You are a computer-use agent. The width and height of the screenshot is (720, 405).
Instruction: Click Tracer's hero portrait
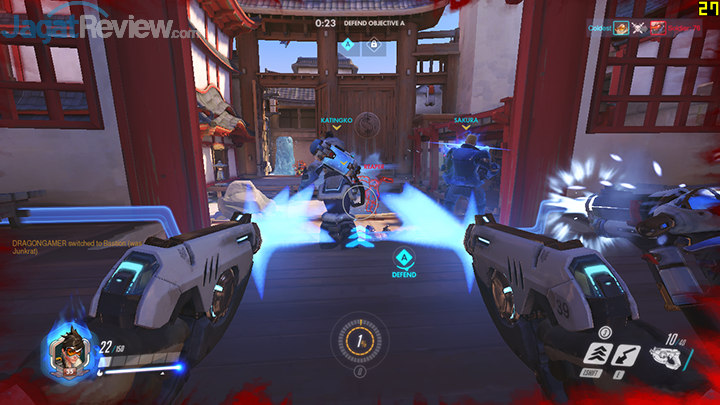pos(70,353)
